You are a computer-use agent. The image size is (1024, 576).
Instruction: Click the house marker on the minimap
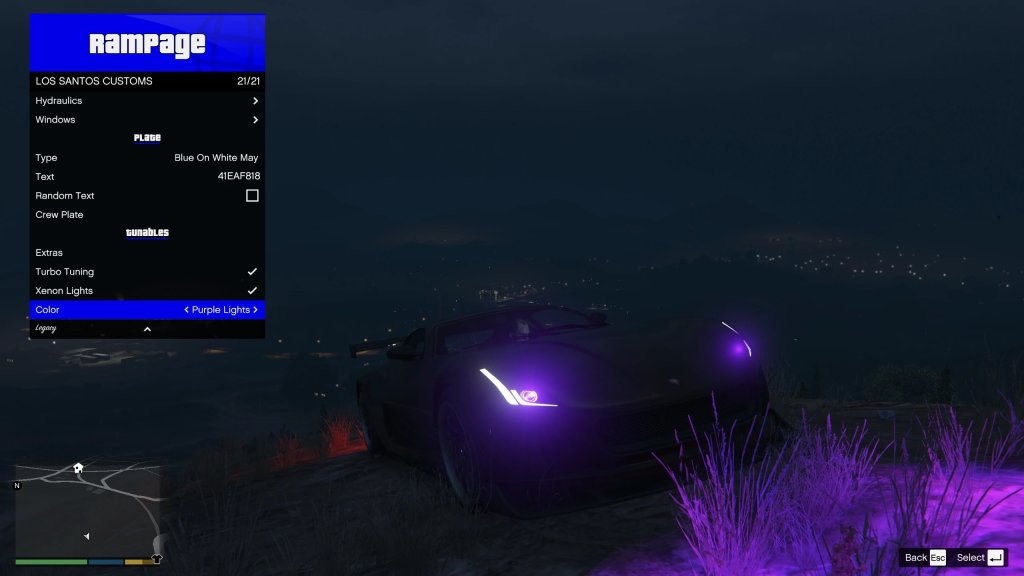(x=78, y=467)
